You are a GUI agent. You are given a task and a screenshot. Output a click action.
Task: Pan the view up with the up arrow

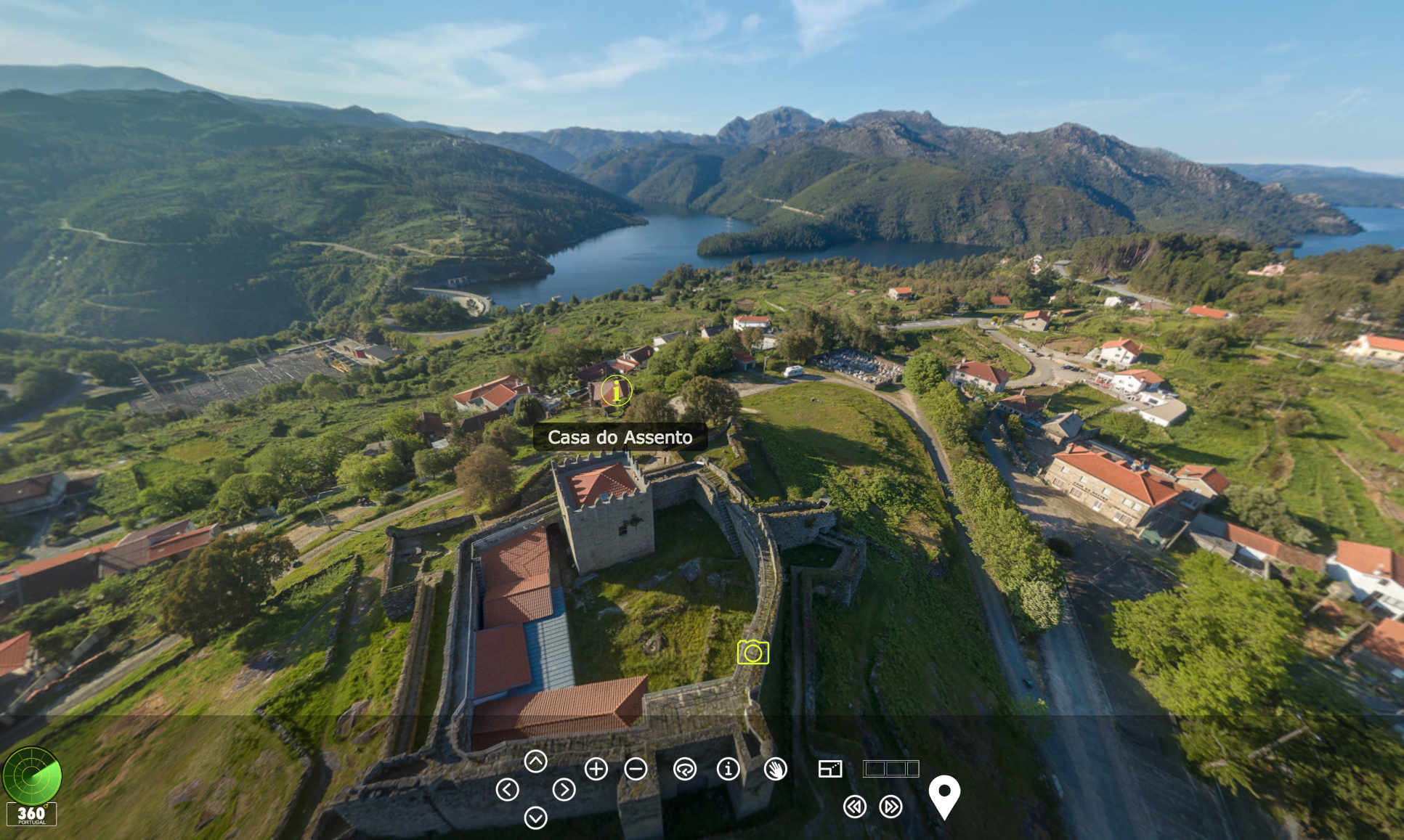tap(536, 762)
